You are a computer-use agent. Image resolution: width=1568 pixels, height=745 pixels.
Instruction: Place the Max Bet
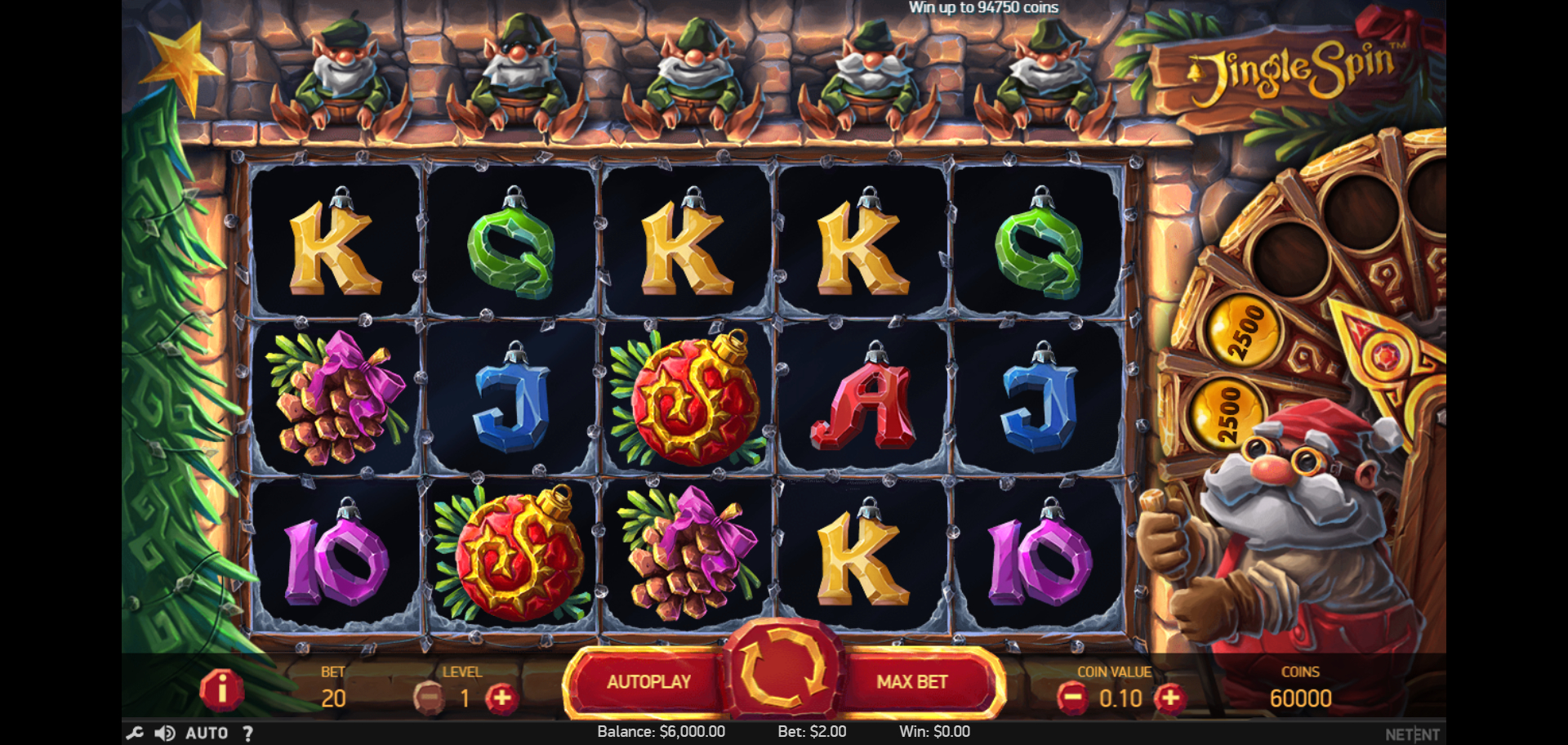coord(912,682)
